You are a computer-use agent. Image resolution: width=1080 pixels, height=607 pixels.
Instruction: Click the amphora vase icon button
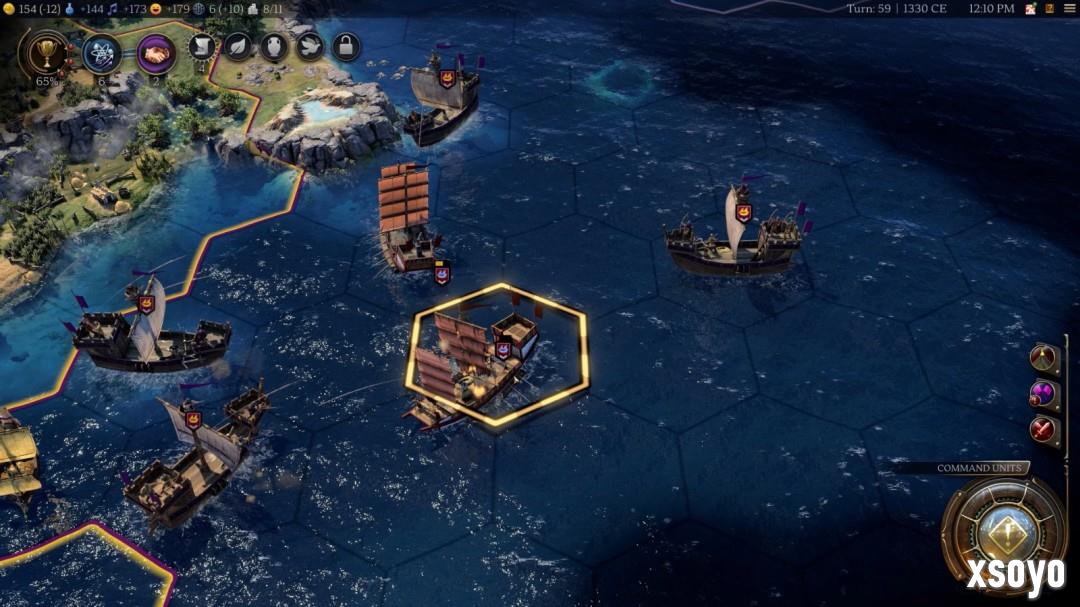(274, 46)
